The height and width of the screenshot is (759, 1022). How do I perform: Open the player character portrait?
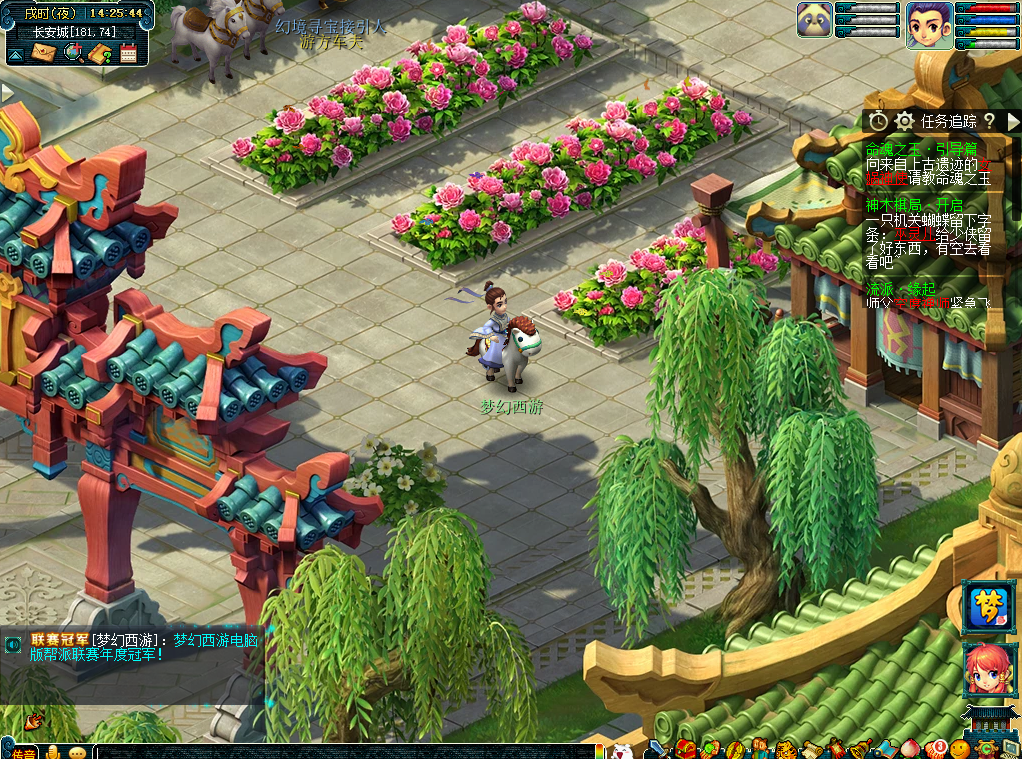[929, 24]
